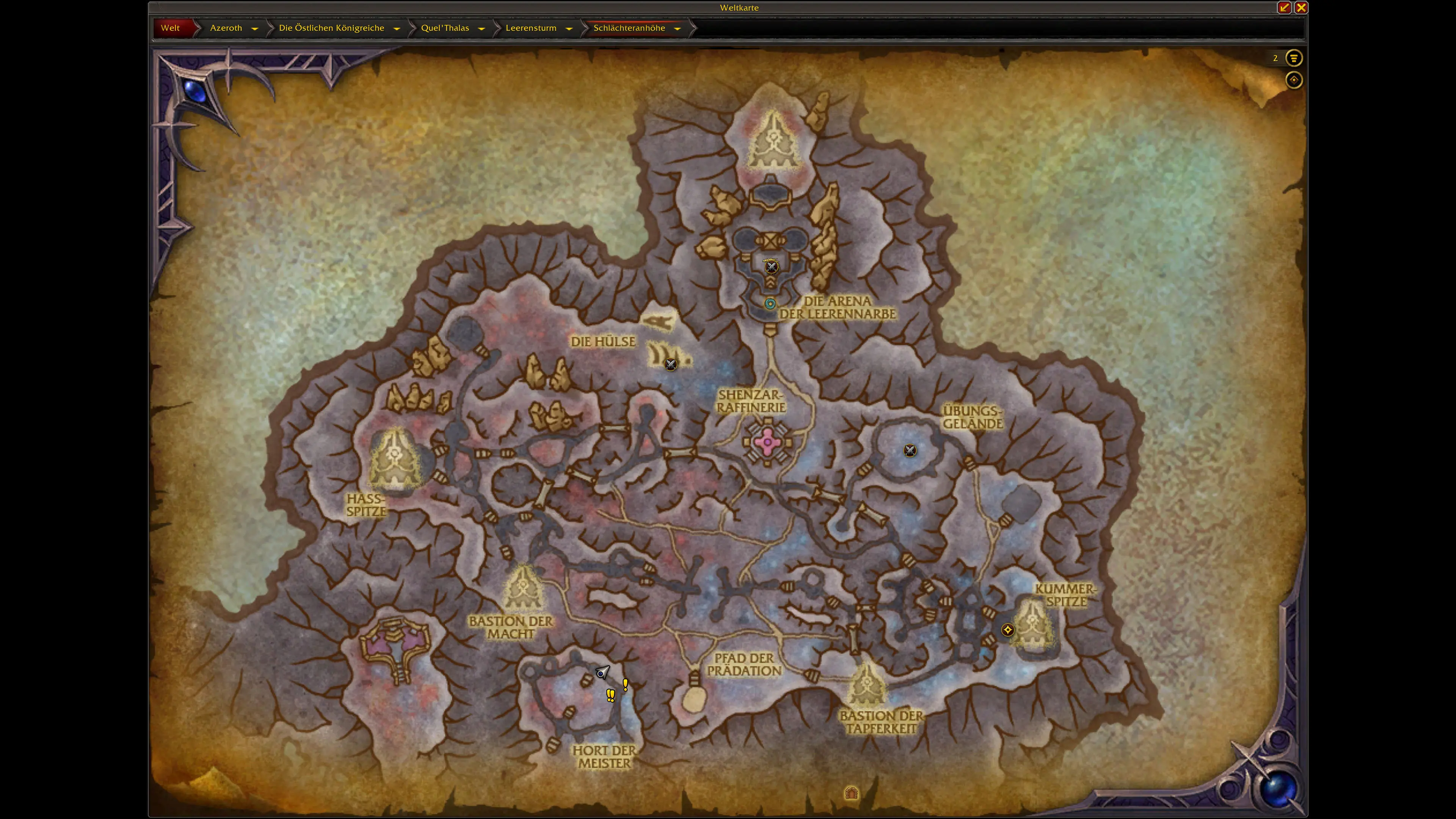
Task: Click the crossed-swords marker at Die Hülse
Action: click(x=670, y=364)
